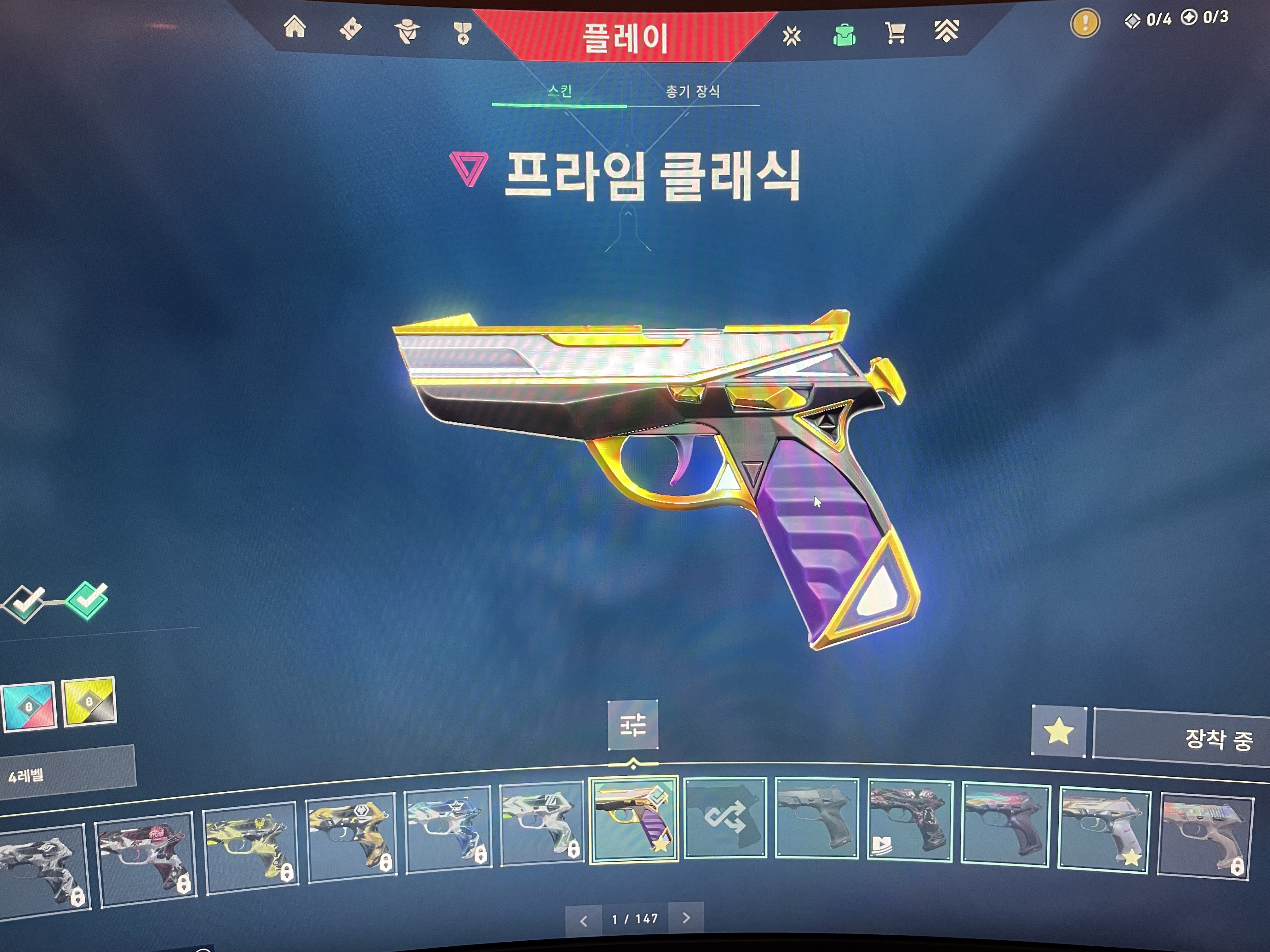Toggle the favorite star button
Screen dimensions: 1270x952
click(x=1058, y=732)
